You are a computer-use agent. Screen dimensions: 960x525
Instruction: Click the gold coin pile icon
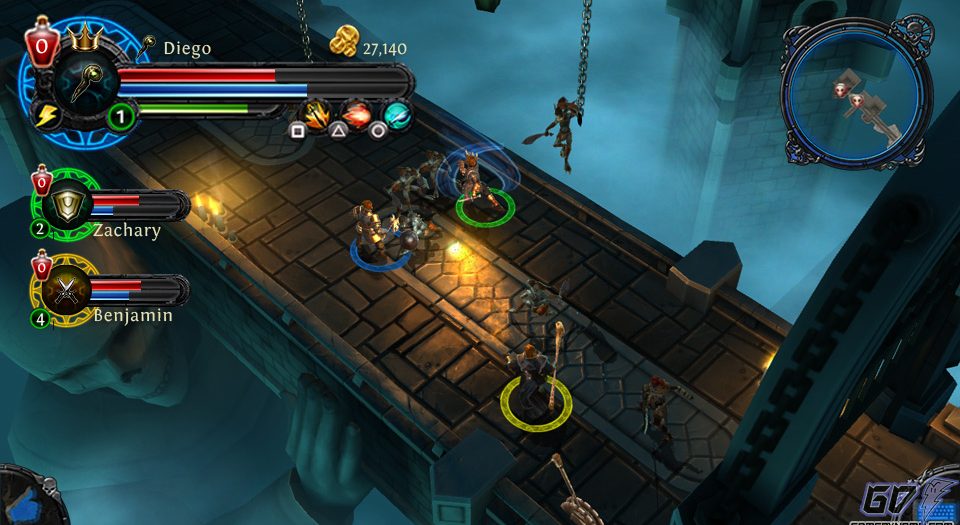click(x=344, y=43)
